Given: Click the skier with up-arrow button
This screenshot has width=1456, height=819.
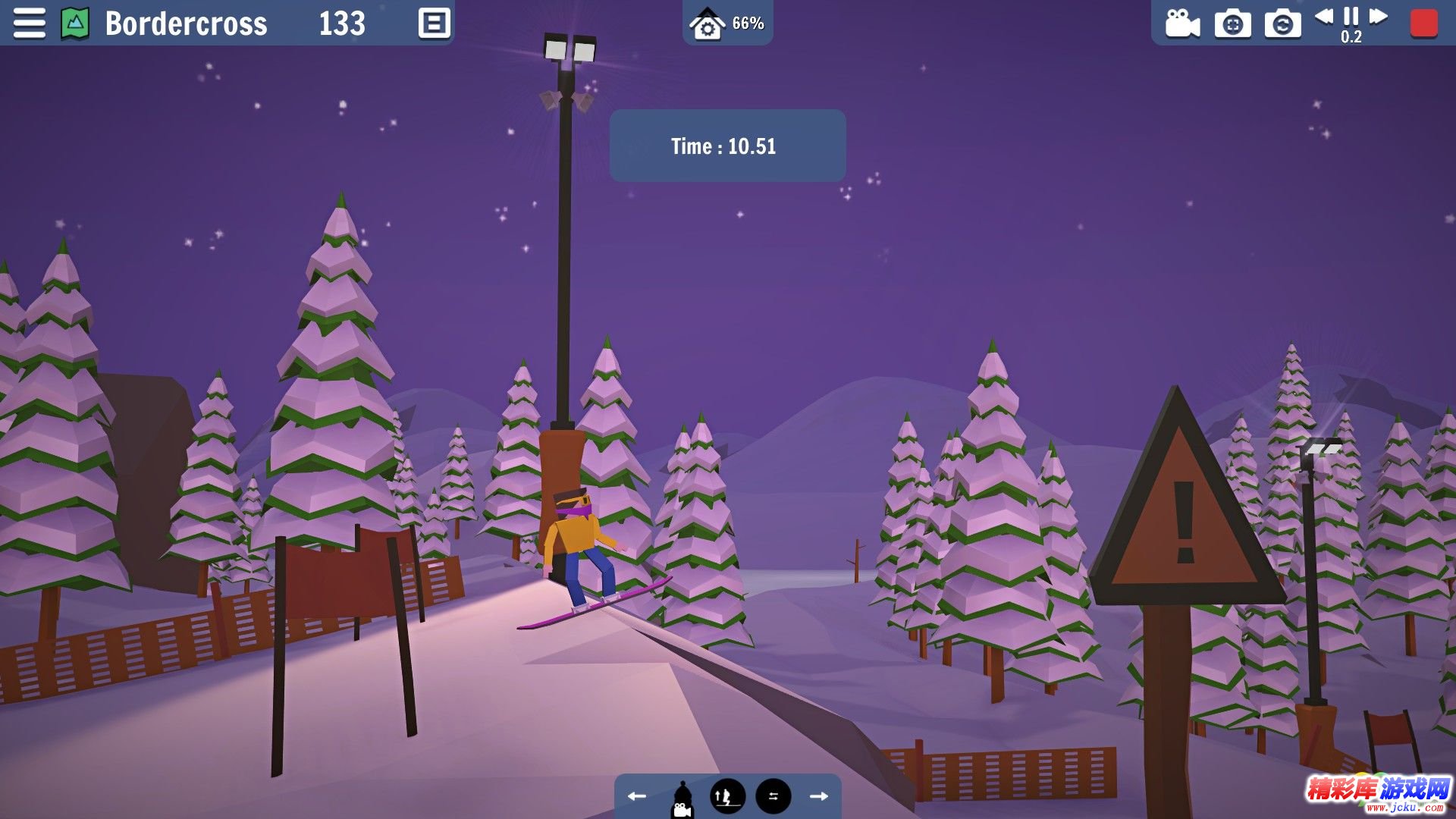Looking at the screenshot, I should (727, 796).
